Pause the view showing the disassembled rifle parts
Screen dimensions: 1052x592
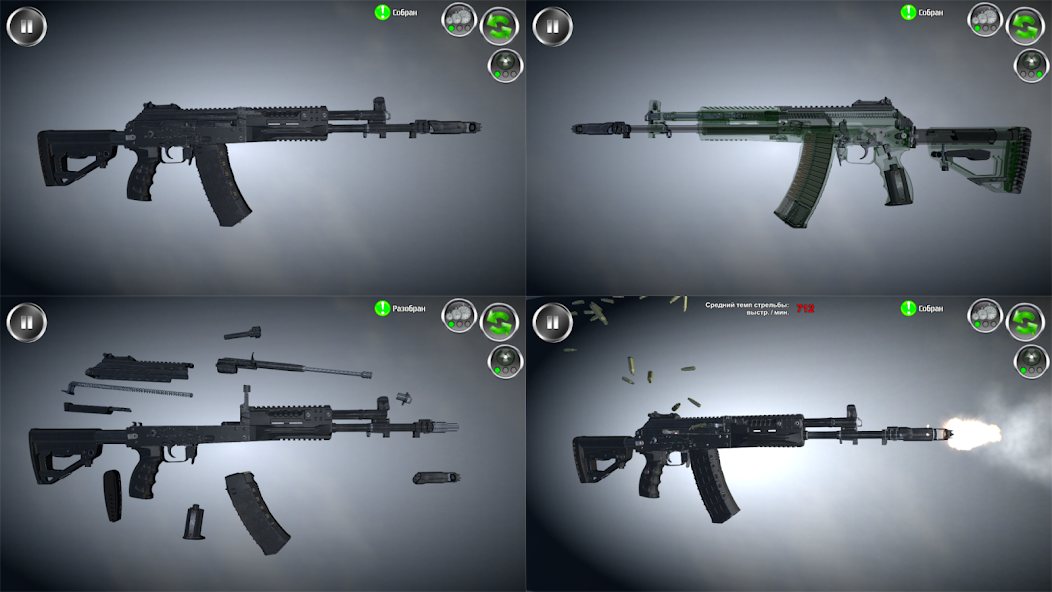[27, 322]
